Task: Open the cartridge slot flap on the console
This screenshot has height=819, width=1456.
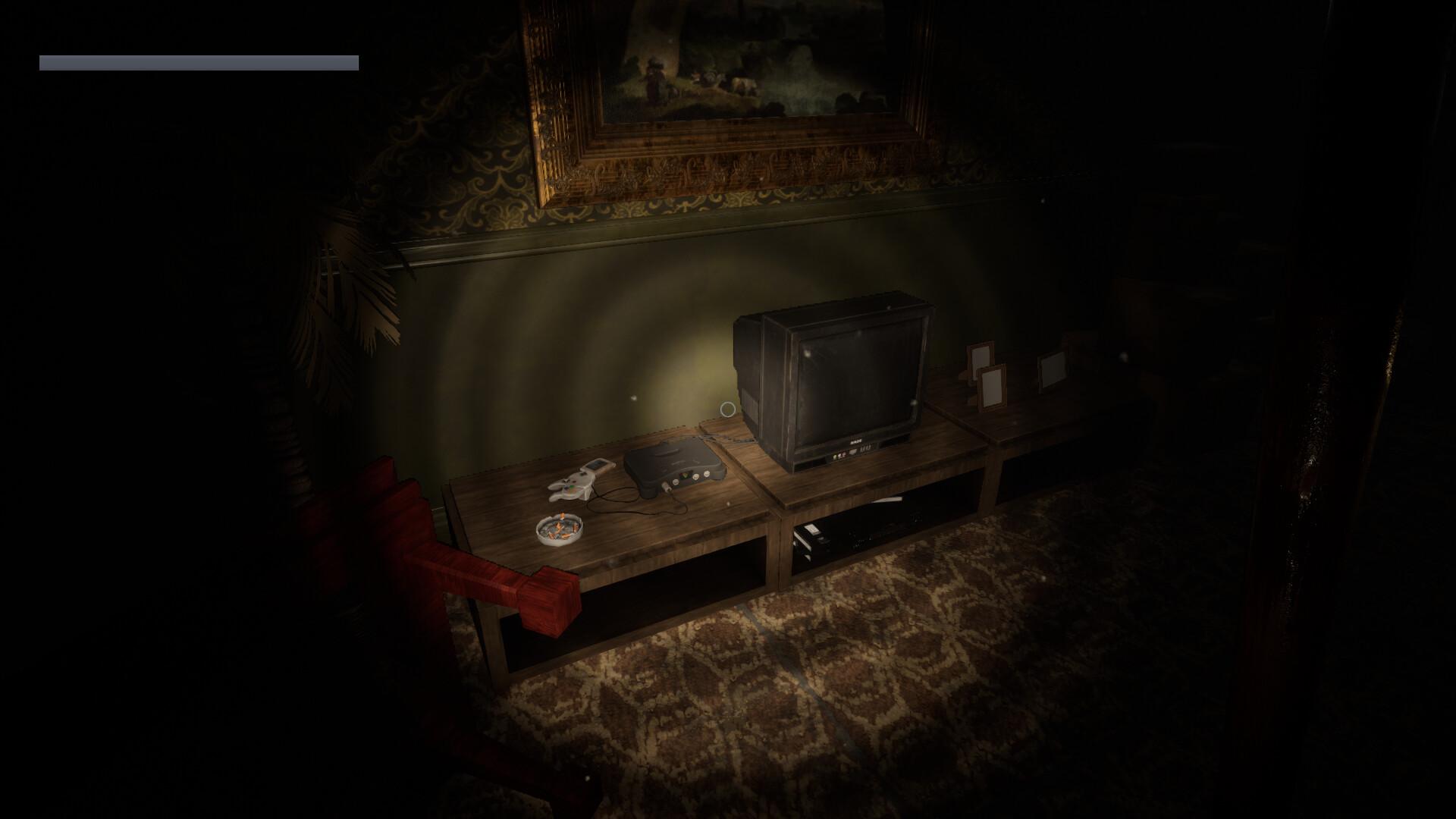Action: tap(666, 453)
